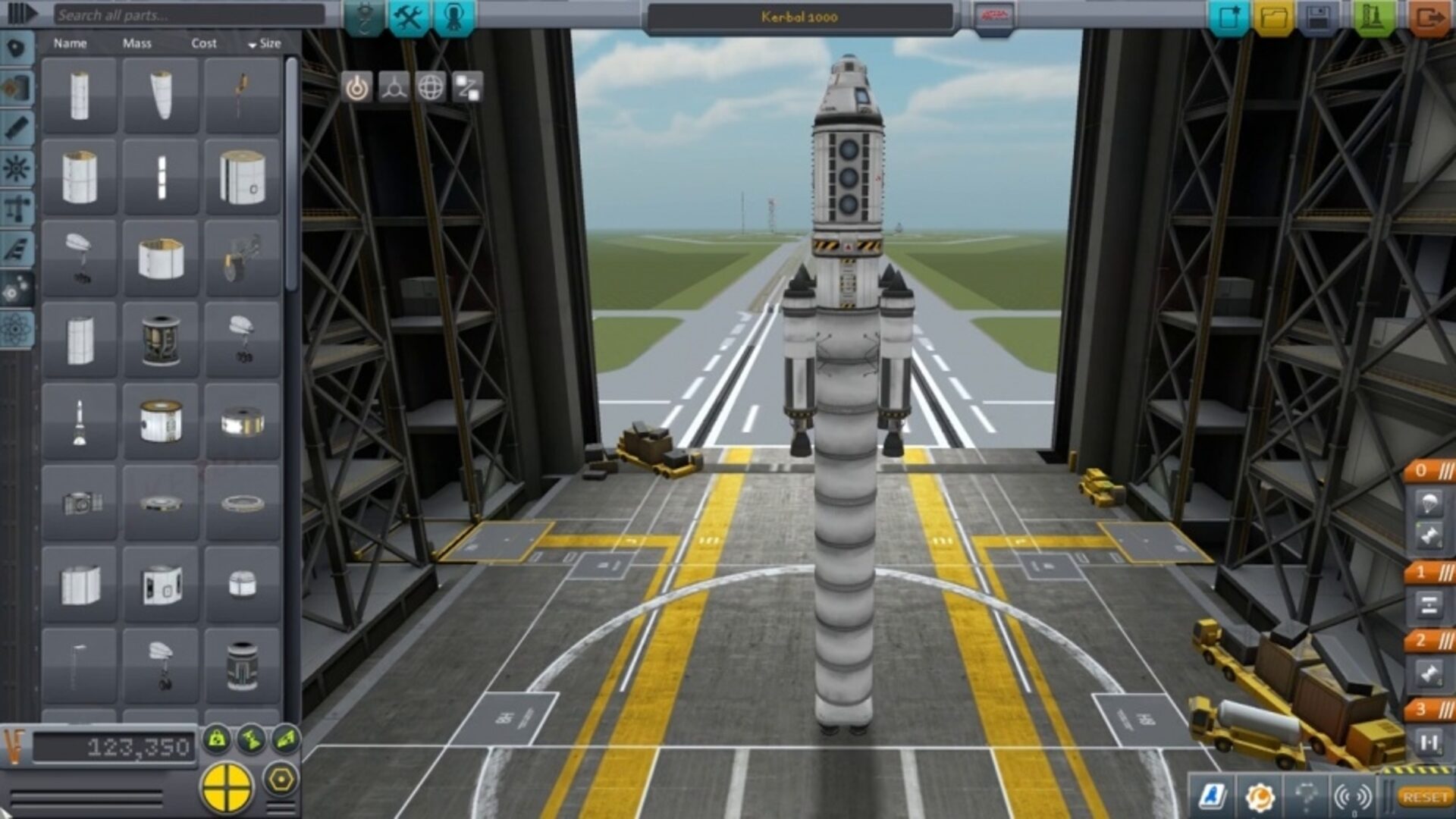Screen dimensions: 1456x819
Task: Sort the parts list by Mass
Action: point(136,44)
